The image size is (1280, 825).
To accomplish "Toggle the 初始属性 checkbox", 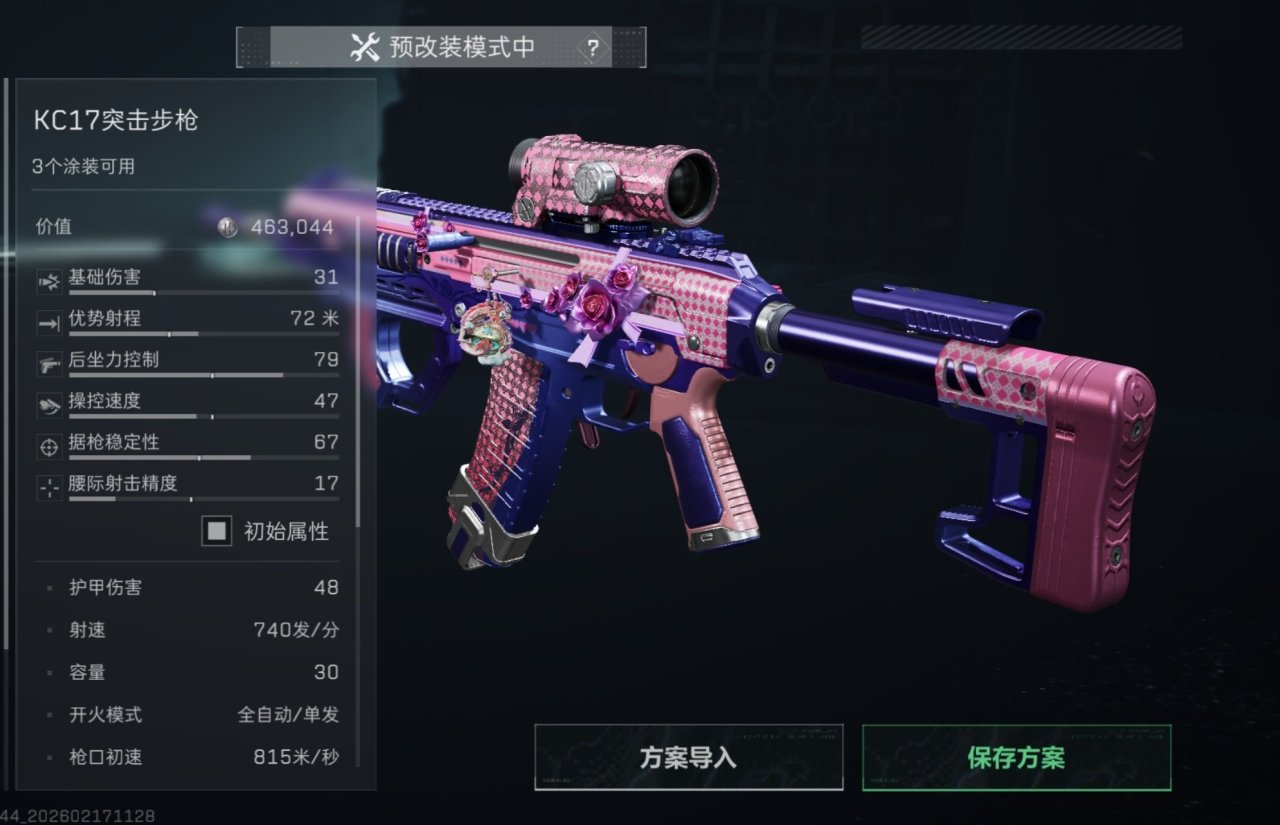I will [216, 531].
